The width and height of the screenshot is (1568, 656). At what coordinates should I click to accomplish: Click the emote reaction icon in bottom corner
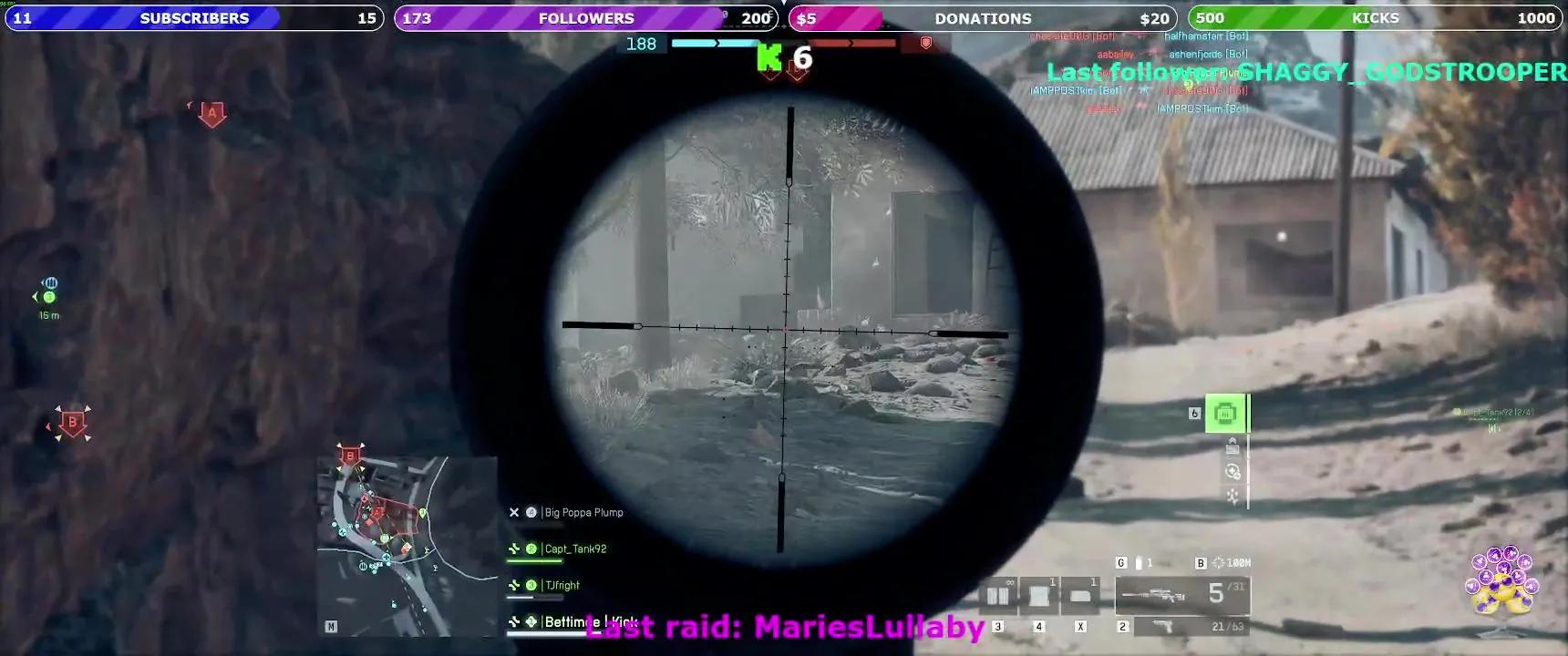pos(1502,583)
